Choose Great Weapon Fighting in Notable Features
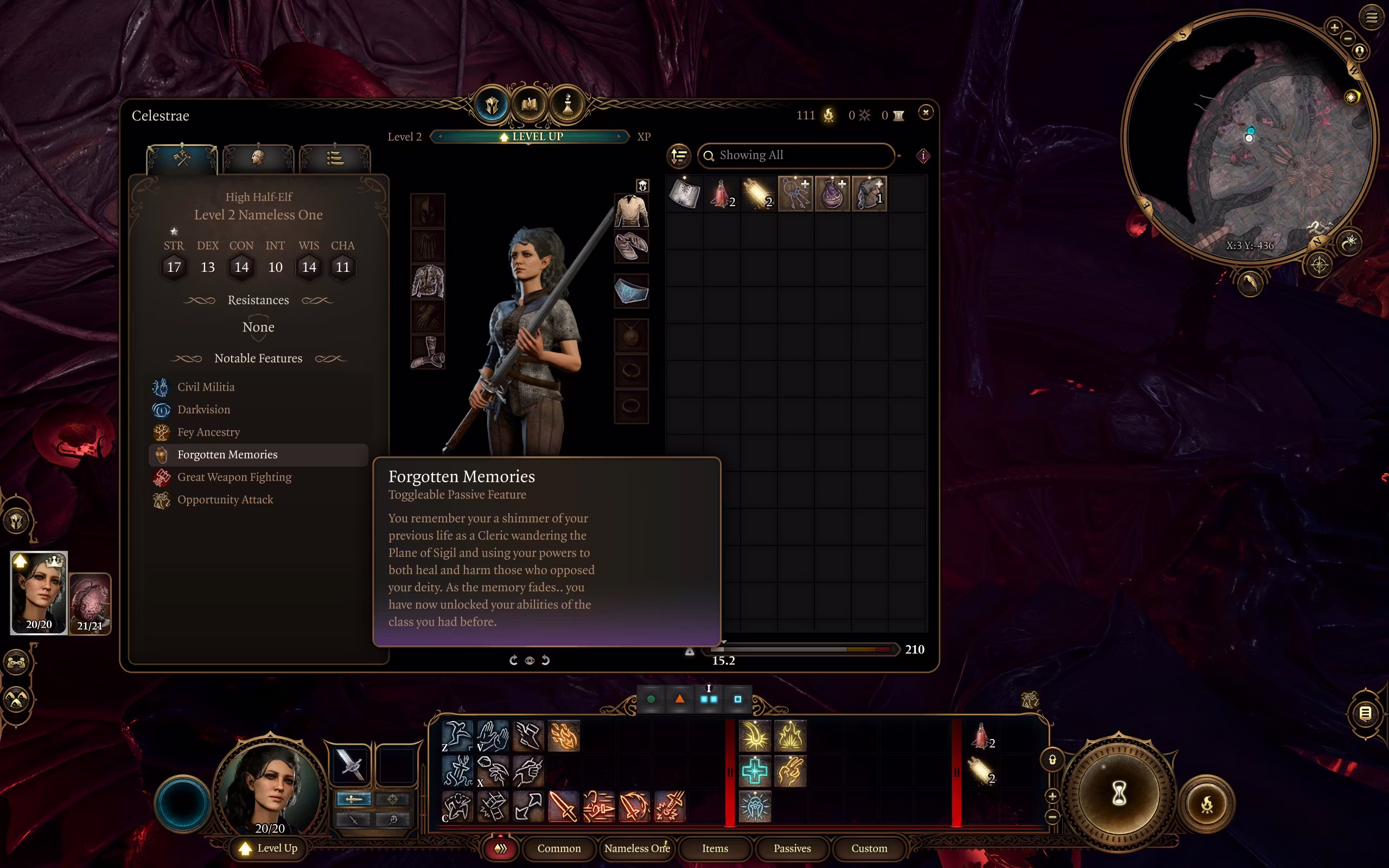Viewport: 1389px width, 868px height. (234, 477)
